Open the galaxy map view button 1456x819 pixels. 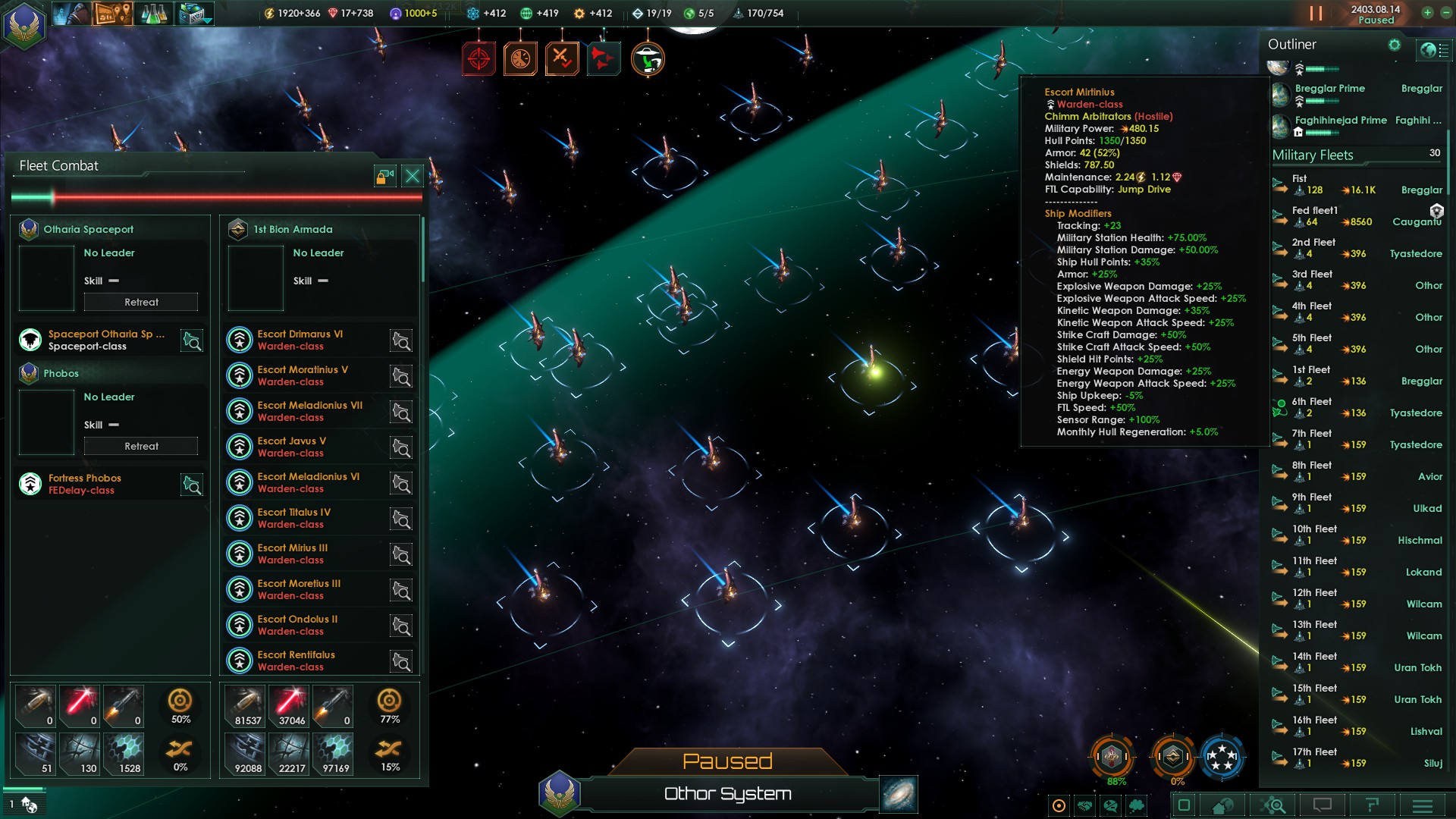[x=899, y=794]
